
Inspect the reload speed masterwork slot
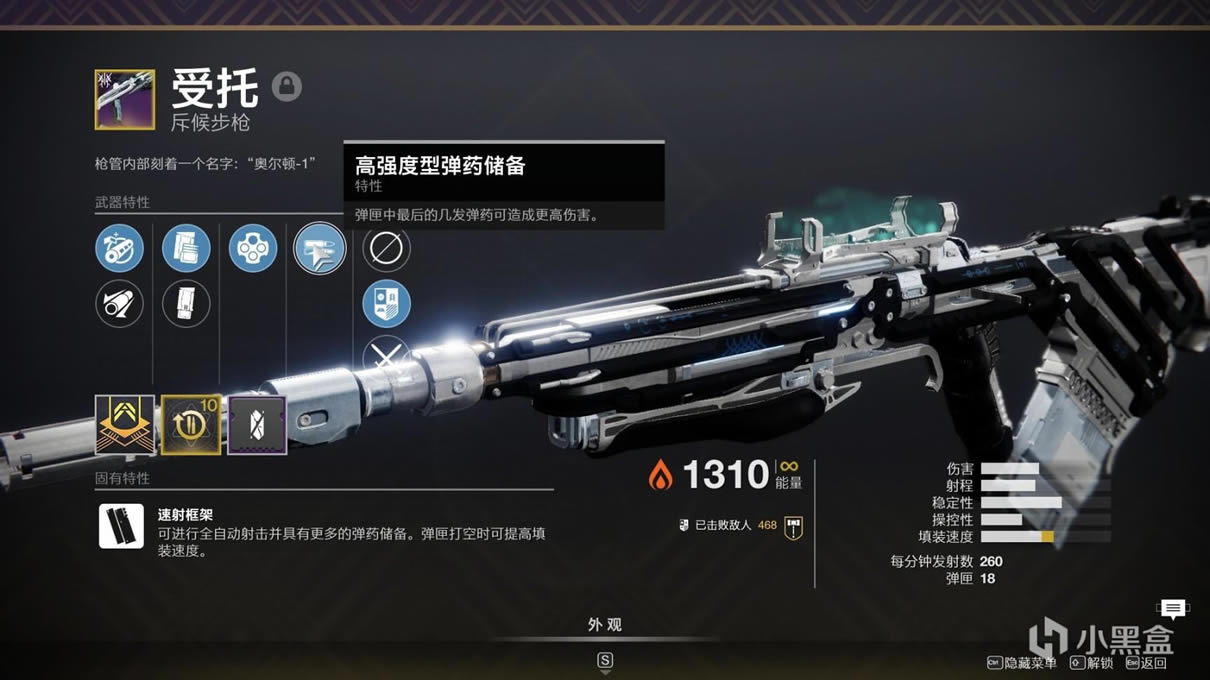[191, 425]
